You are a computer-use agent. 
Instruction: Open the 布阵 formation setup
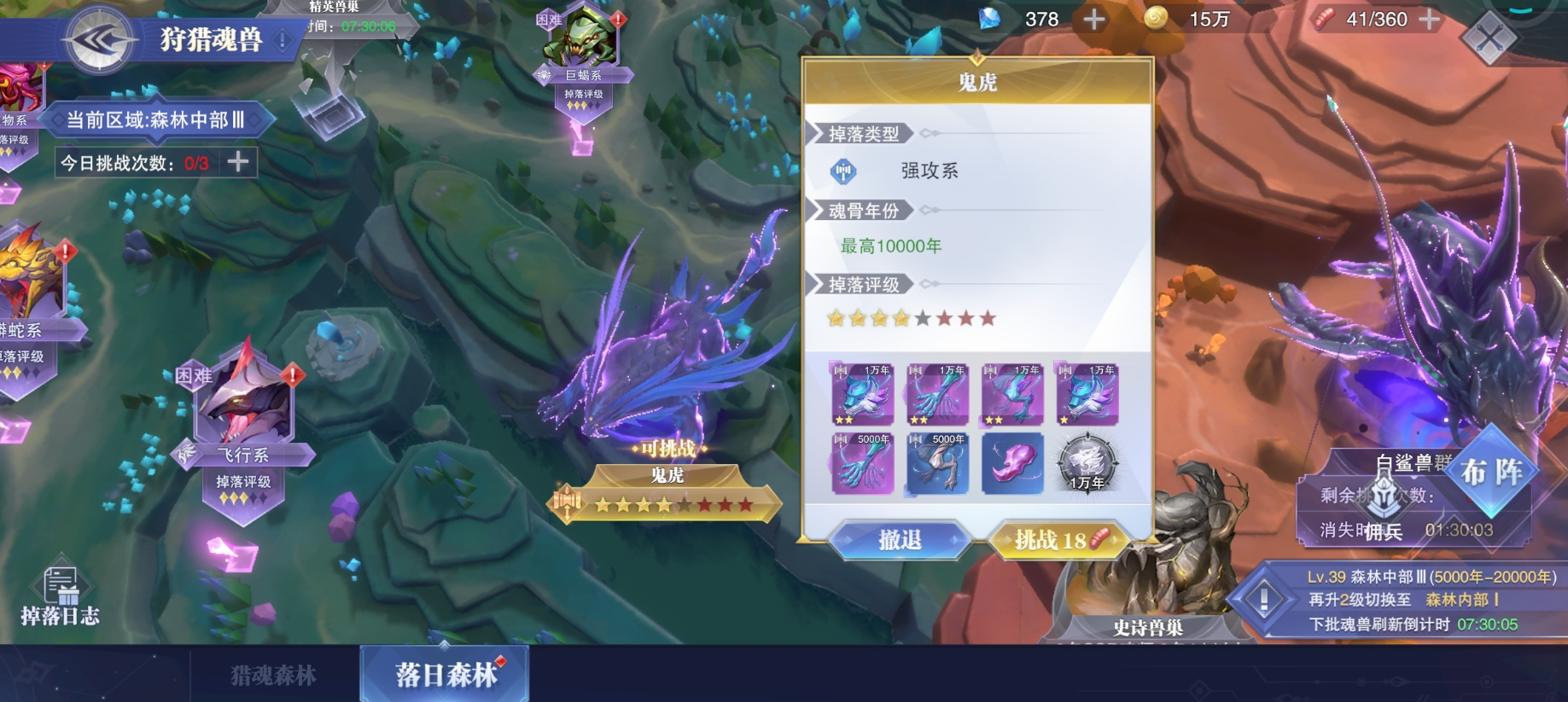(x=1491, y=472)
